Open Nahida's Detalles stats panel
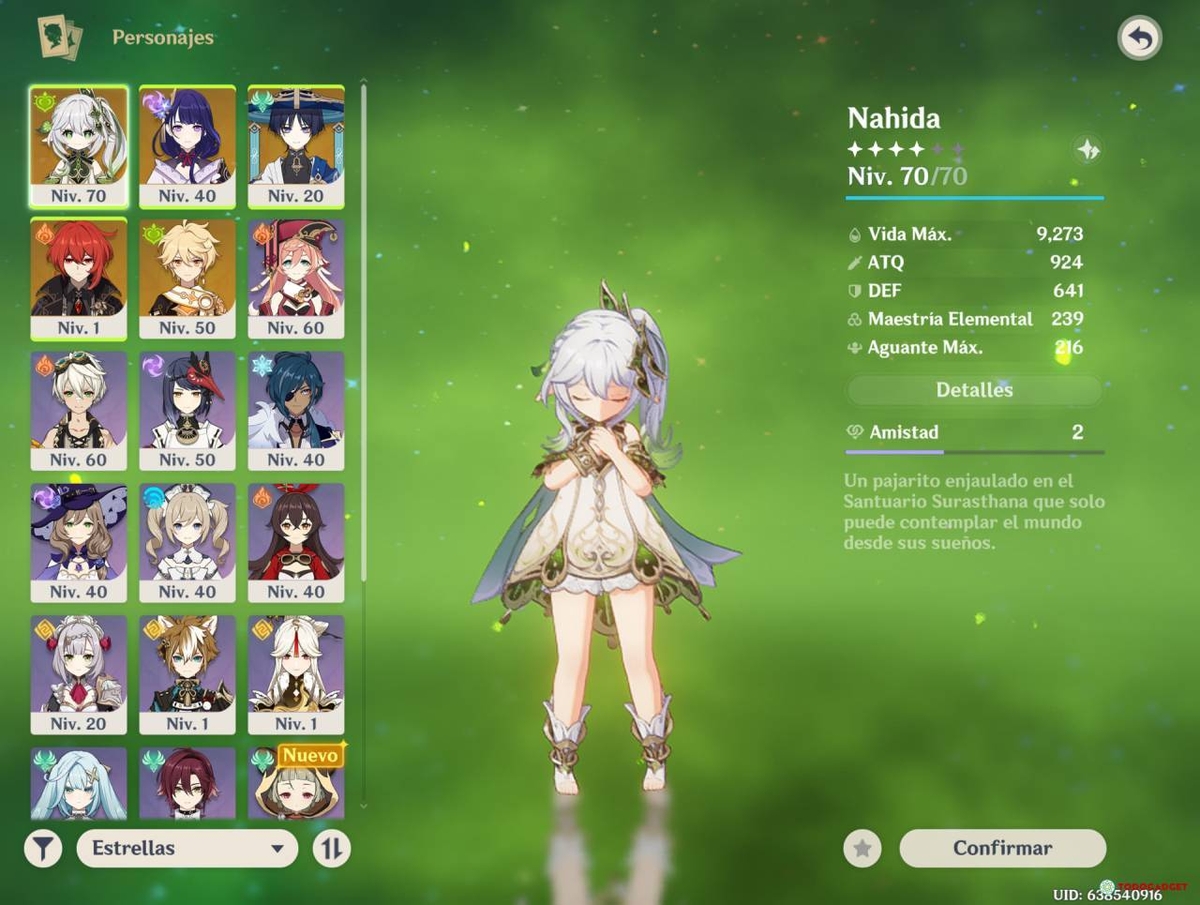Image resolution: width=1200 pixels, height=905 pixels. click(x=974, y=390)
